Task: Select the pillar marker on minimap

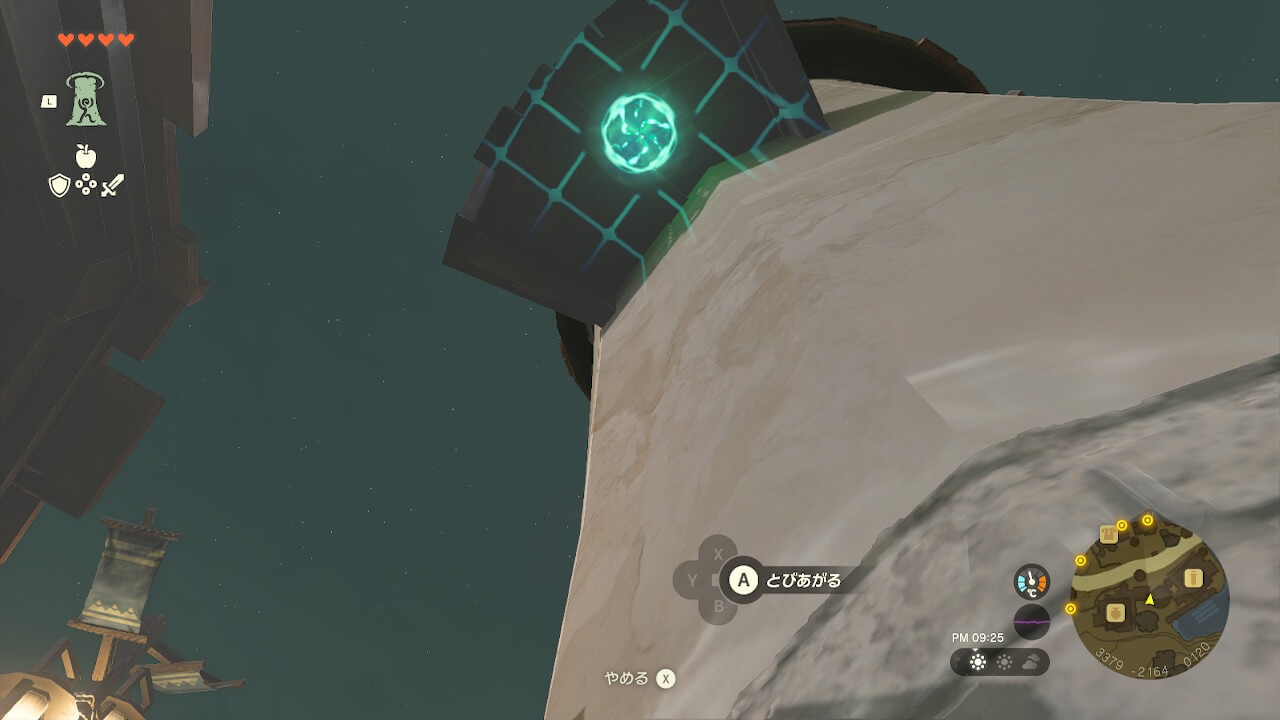Action: 1192,578
